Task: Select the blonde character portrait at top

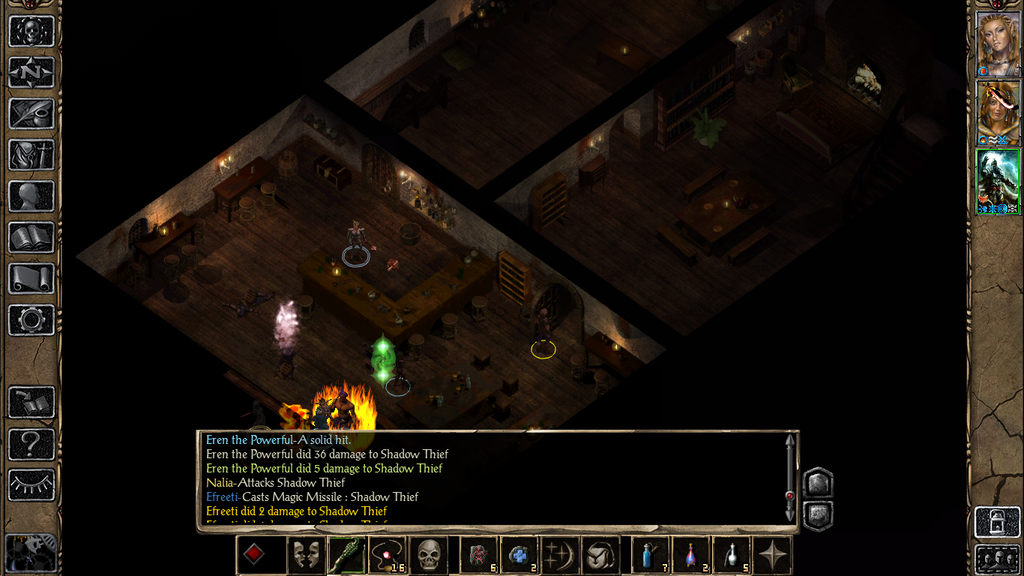Action: click(x=997, y=45)
